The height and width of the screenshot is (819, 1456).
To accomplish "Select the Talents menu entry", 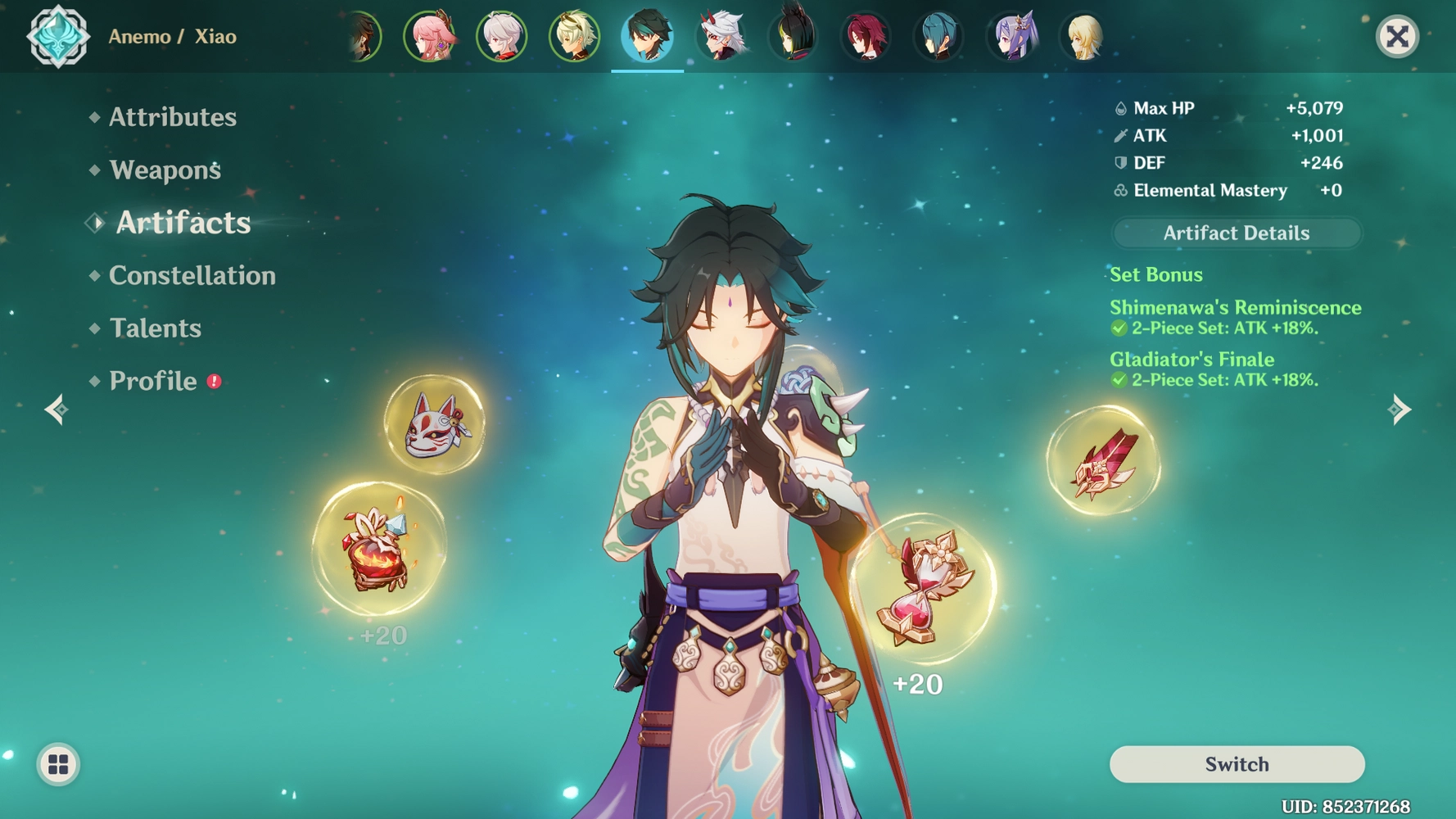I will (x=154, y=328).
